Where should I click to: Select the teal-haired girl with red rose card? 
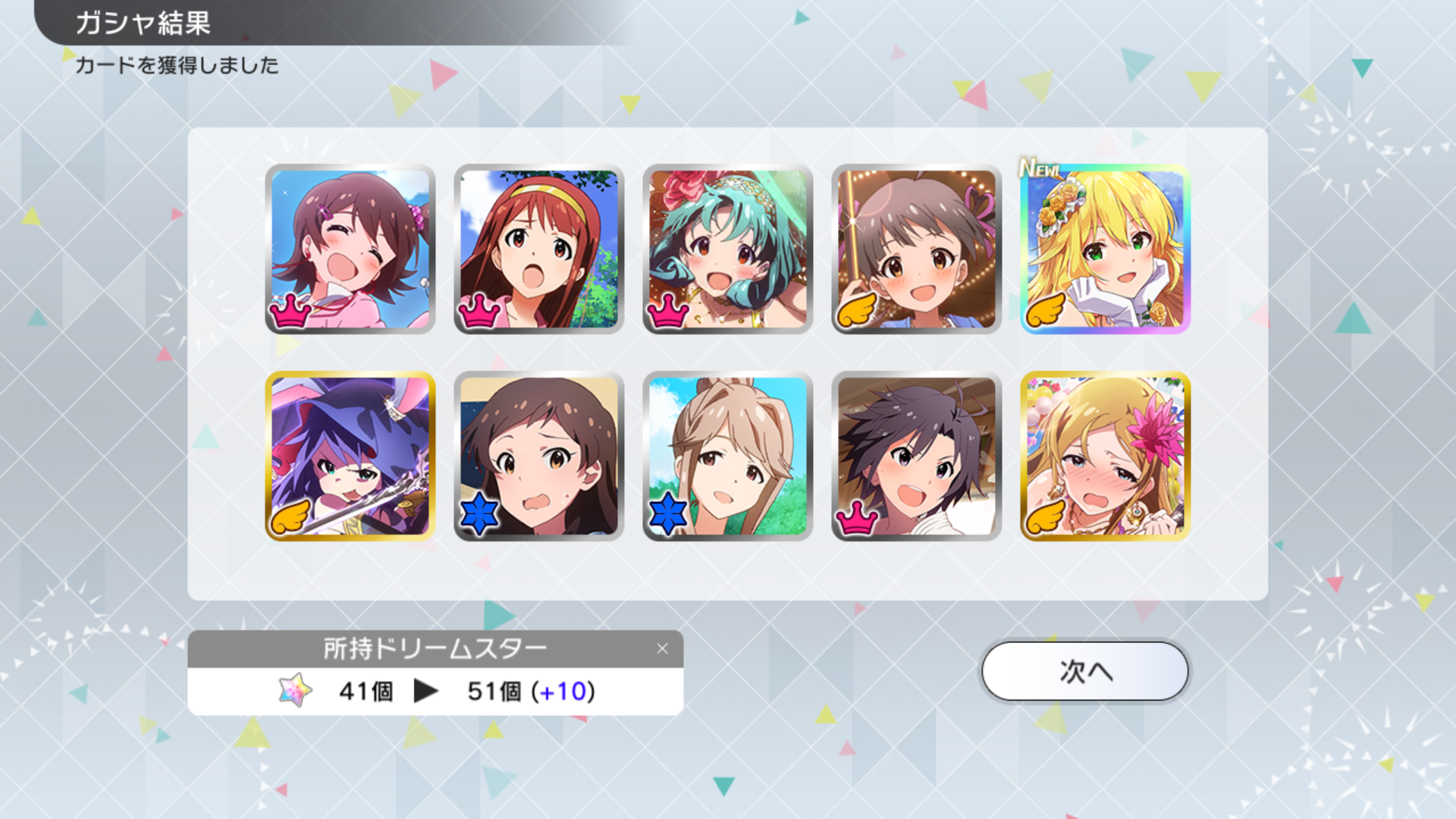pyautogui.click(x=727, y=249)
